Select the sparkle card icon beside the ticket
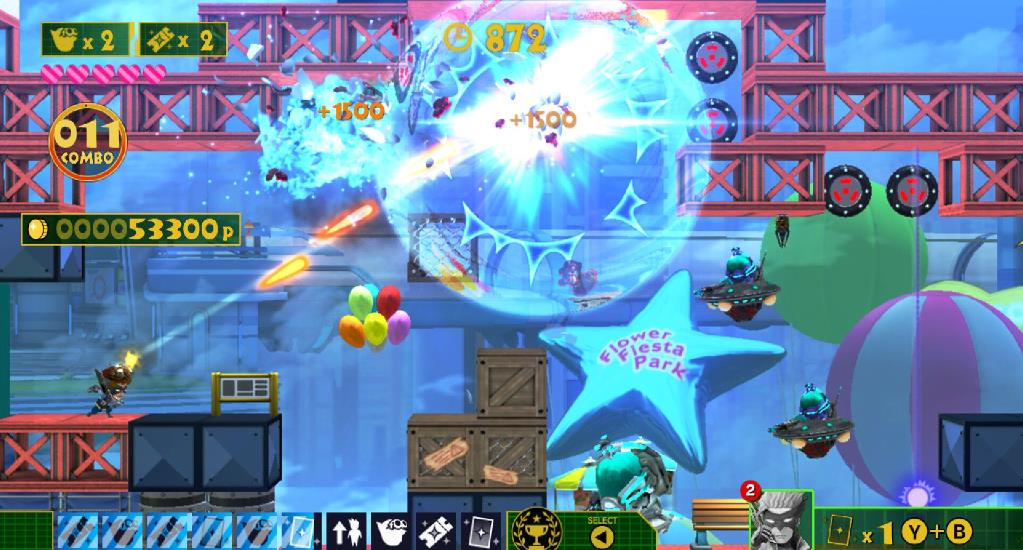 coord(481,531)
